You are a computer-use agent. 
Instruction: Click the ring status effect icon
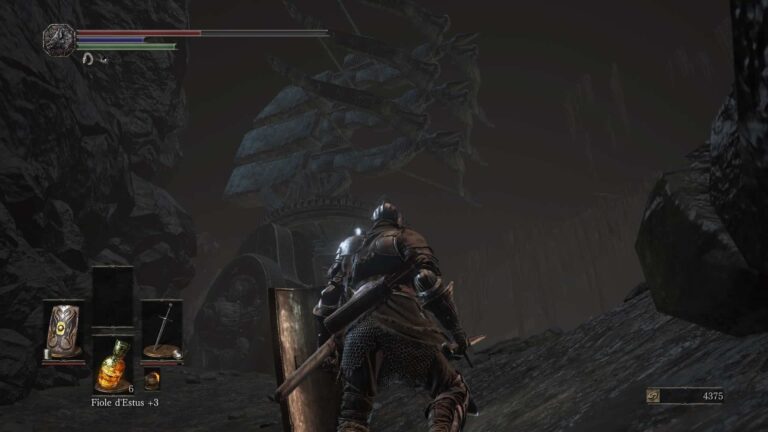tap(88, 59)
